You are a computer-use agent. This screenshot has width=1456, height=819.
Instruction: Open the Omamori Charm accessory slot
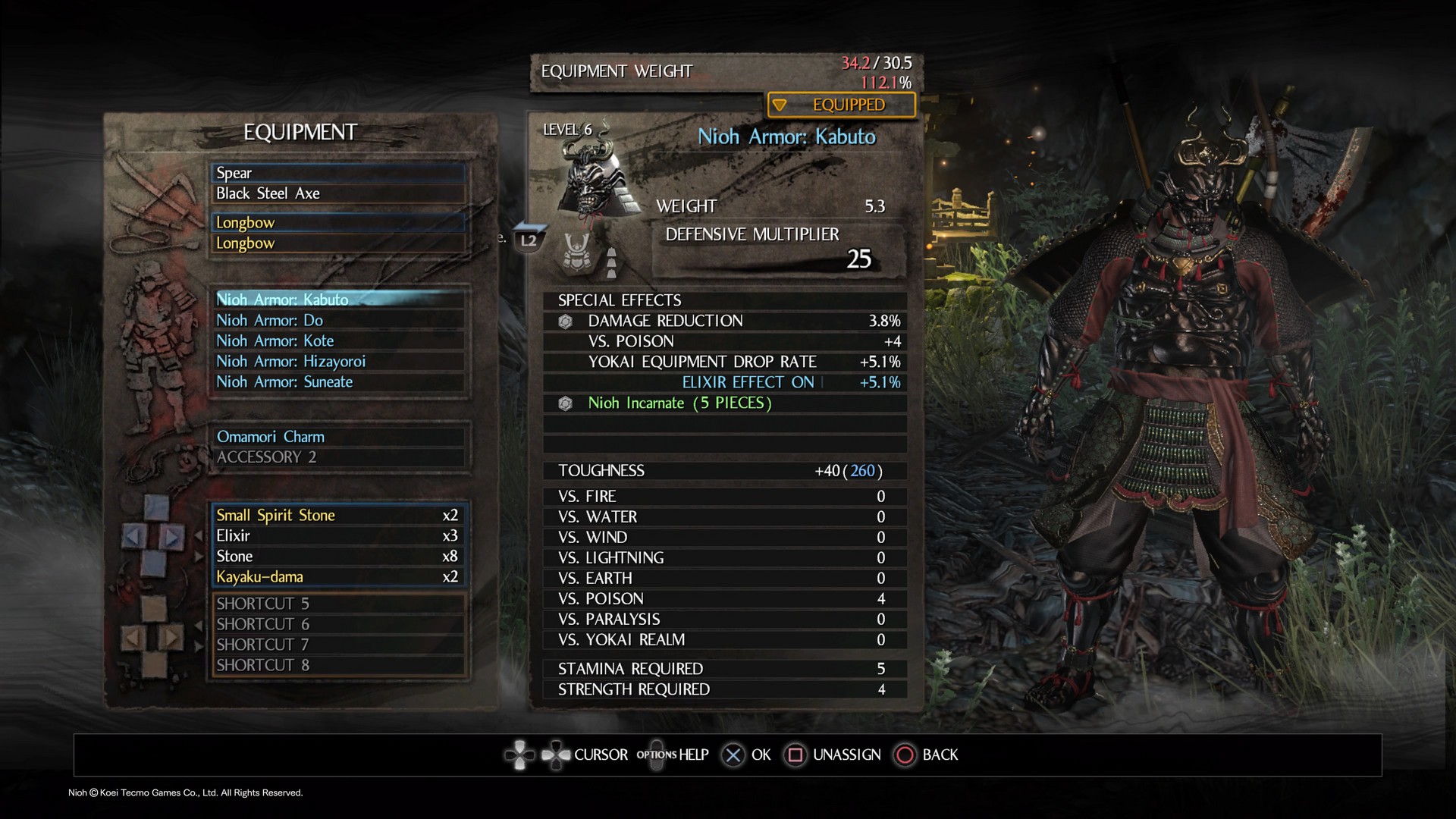pyautogui.click(x=338, y=437)
